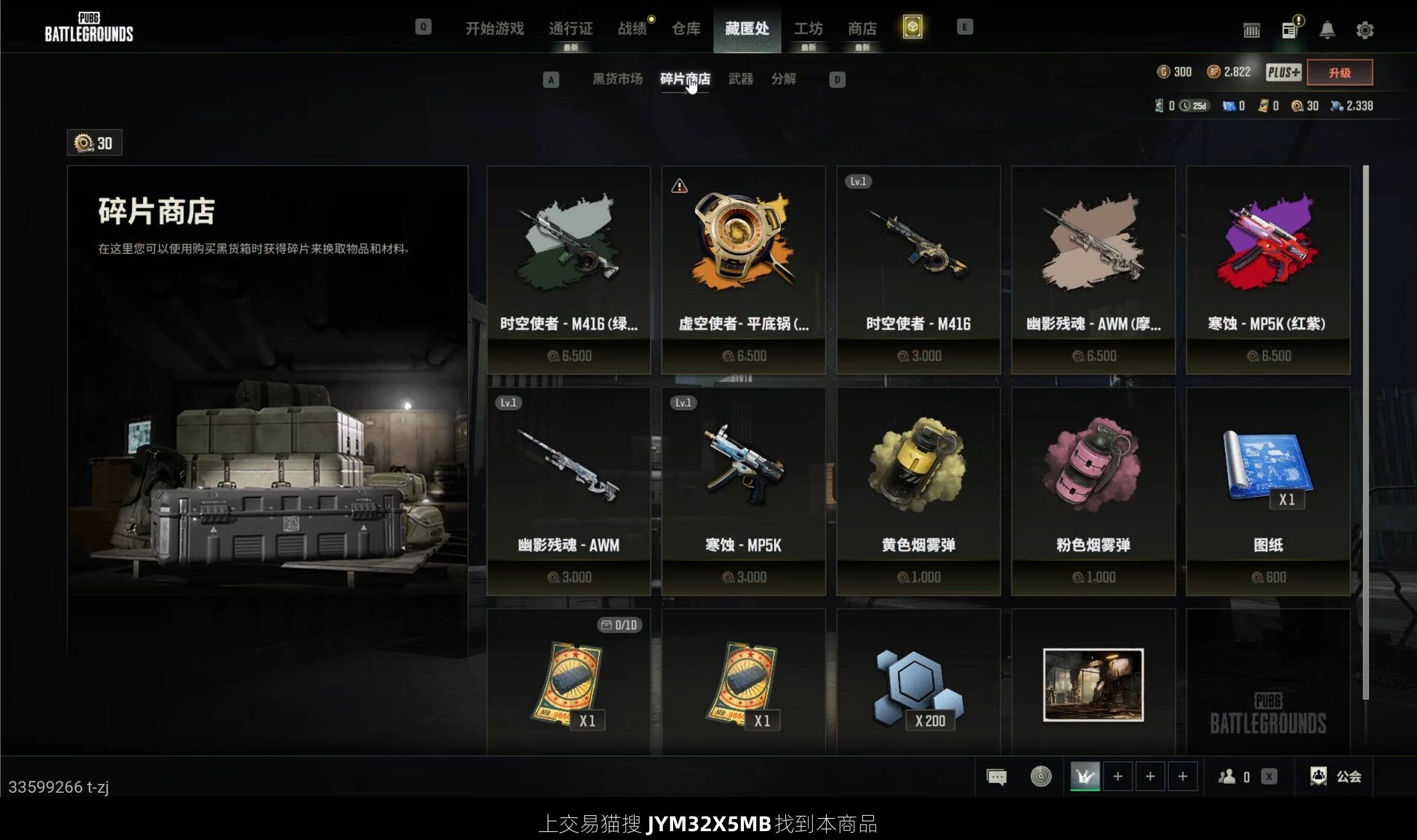Screen dimensions: 1417x840
Task: Select the 虚空使者 平底锅 item
Action: [x=743, y=270]
